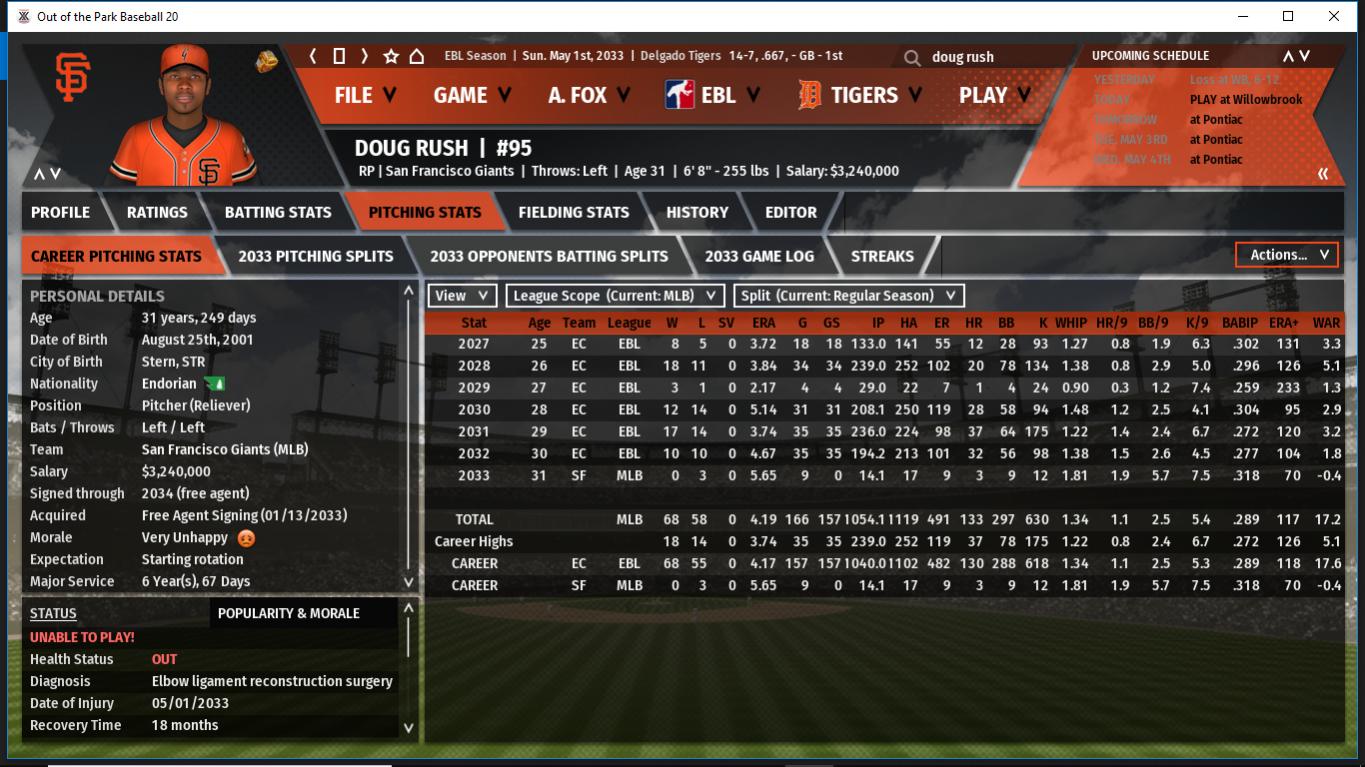Switch to the PROFILE tab

60,212
